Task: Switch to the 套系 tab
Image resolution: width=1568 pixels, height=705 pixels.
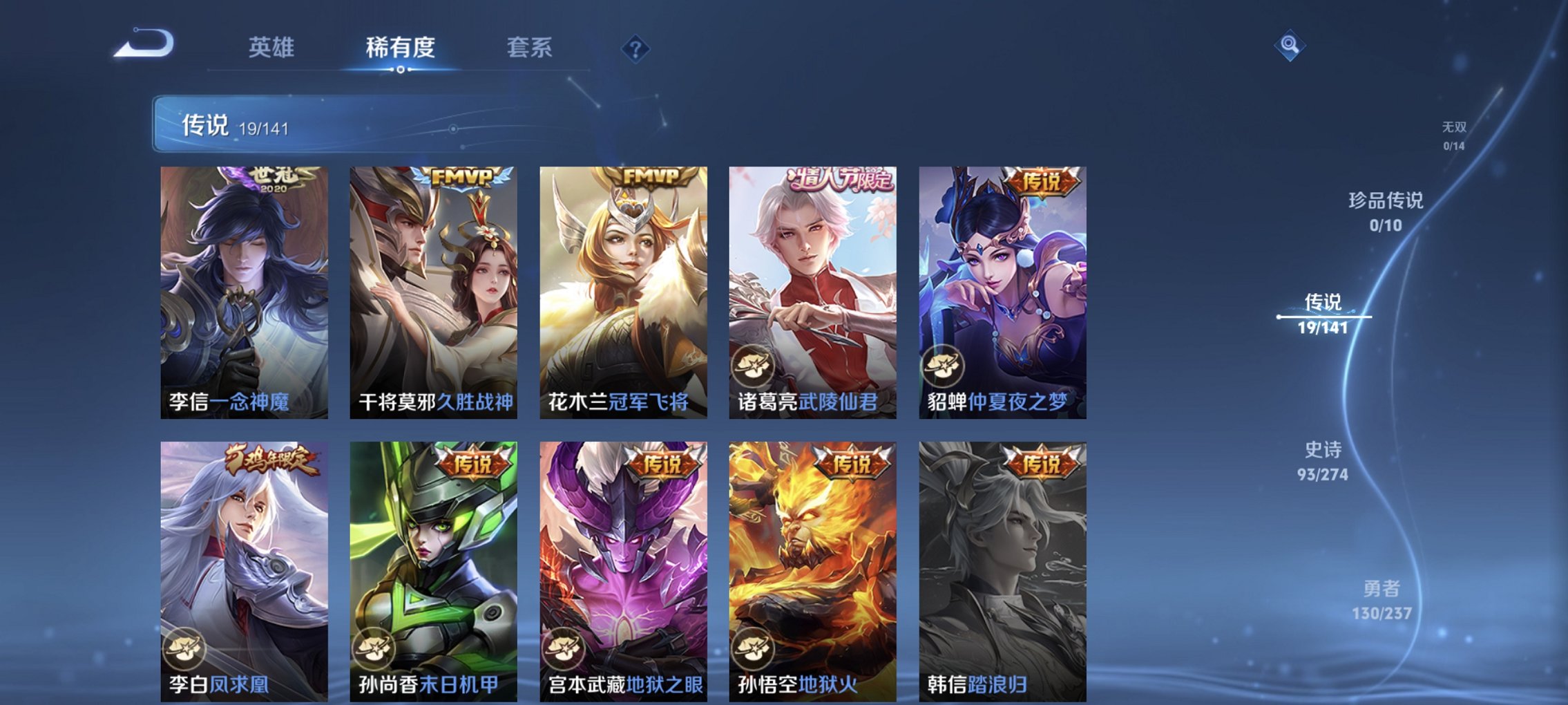Action: [x=526, y=46]
